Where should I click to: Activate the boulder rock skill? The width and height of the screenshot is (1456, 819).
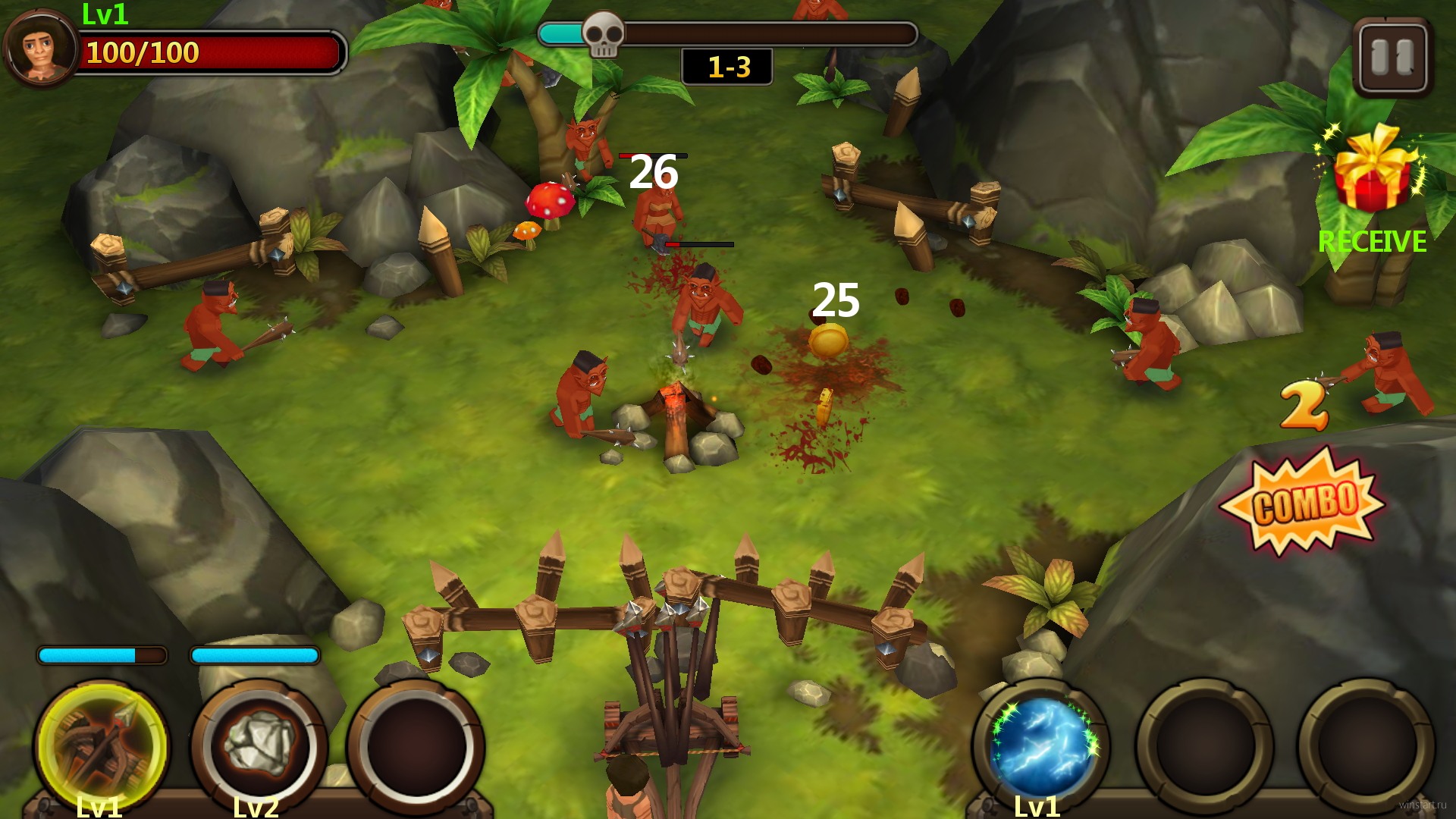[x=260, y=745]
